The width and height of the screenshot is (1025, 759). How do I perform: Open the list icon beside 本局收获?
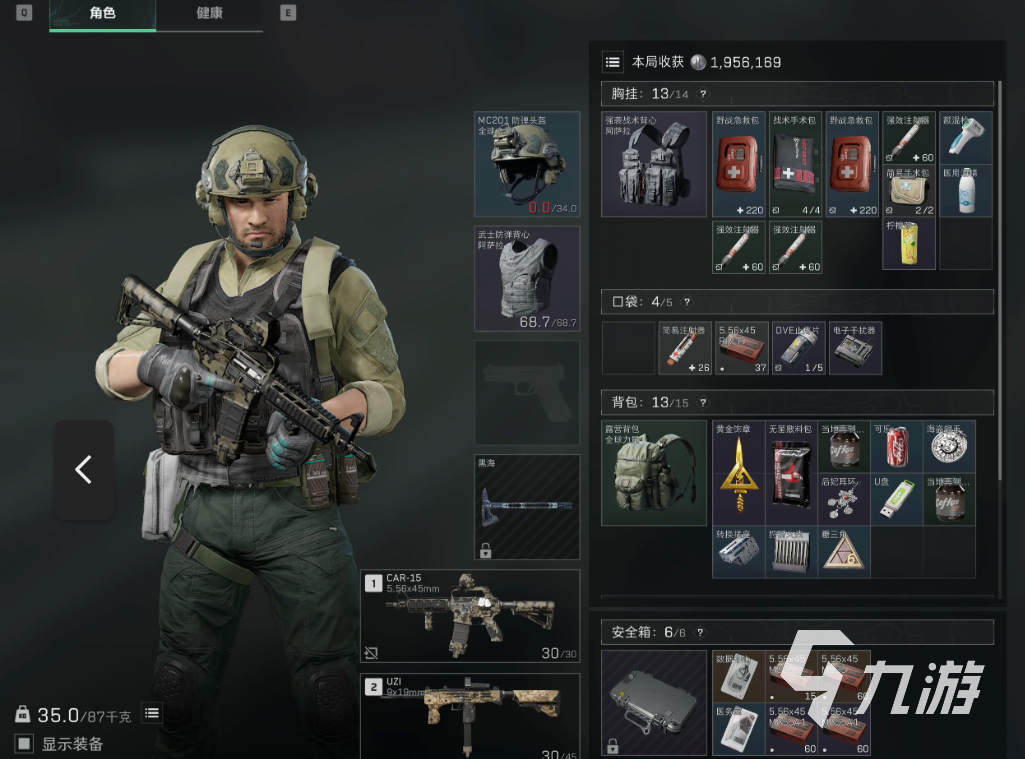click(613, 62)
